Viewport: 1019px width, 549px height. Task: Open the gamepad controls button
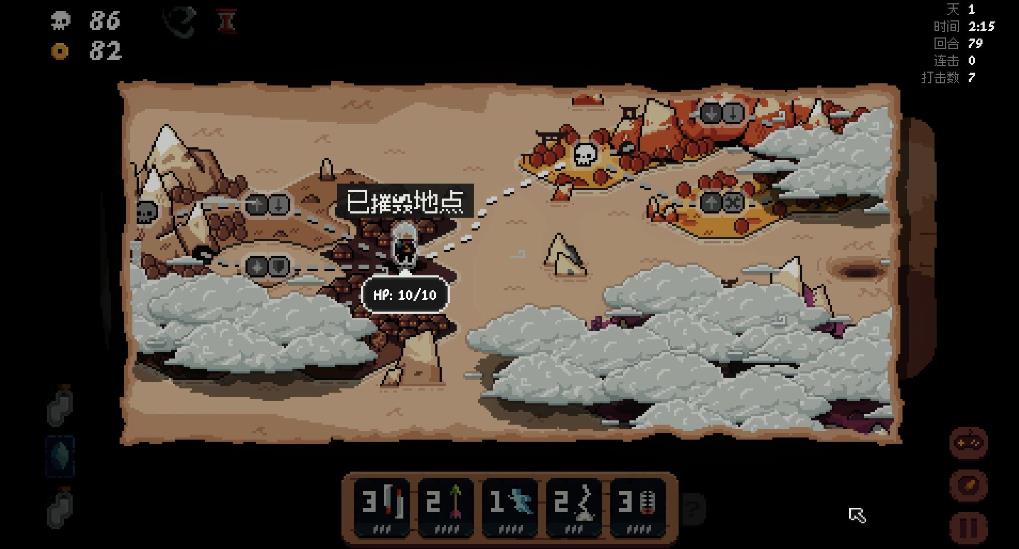968,442
